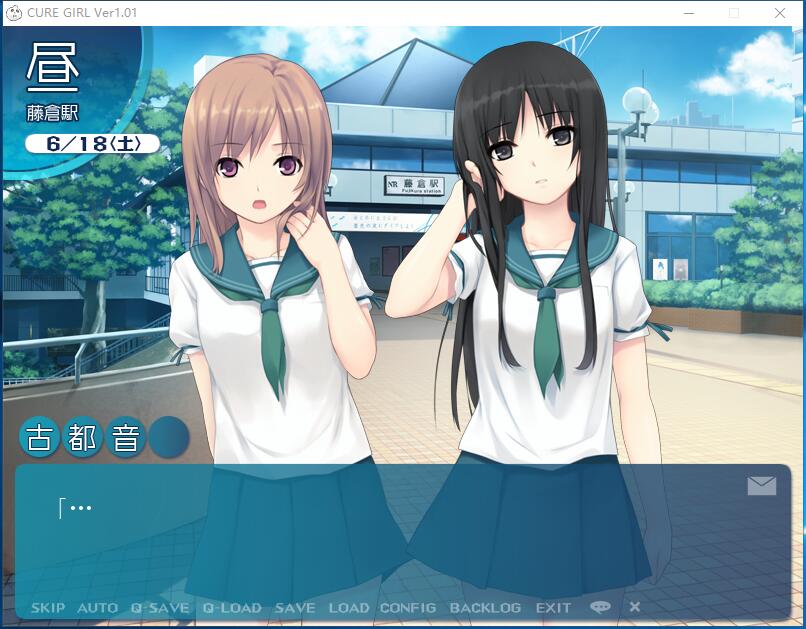Turn on AUTO text advance

97,608
